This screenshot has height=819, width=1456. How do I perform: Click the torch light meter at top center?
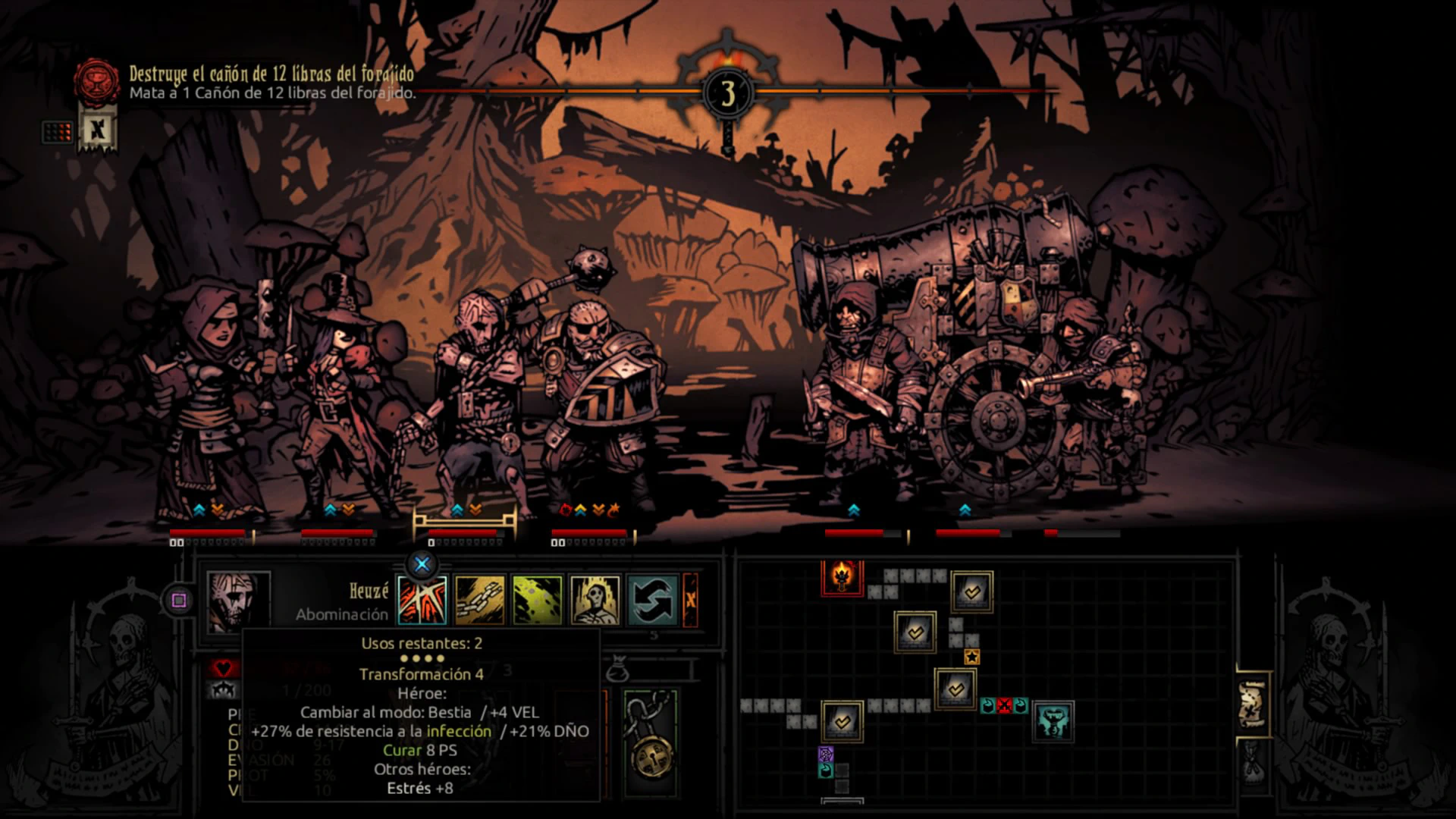(x=728, y=93)
